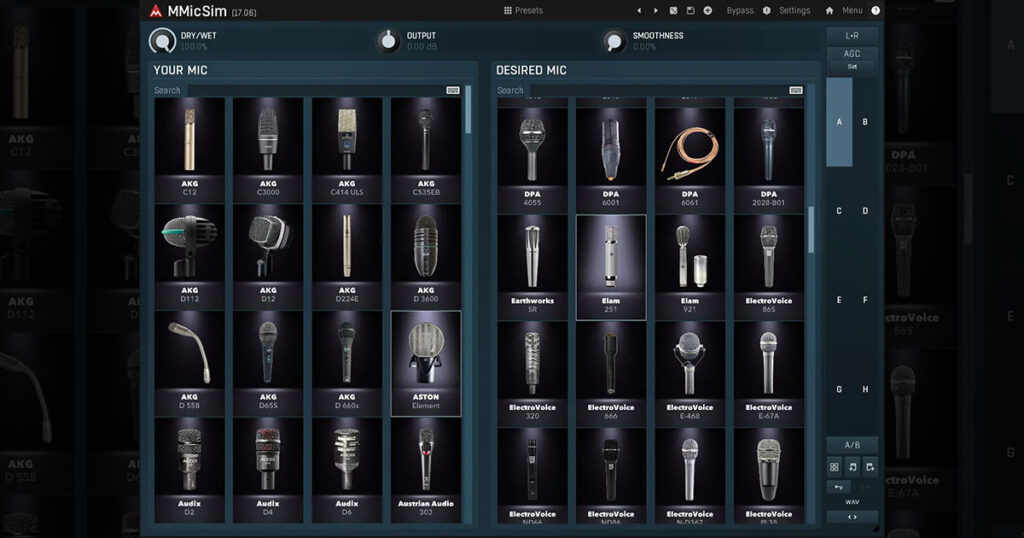
Task: Switch to the A/B comparison button
Action: point(851,444)
